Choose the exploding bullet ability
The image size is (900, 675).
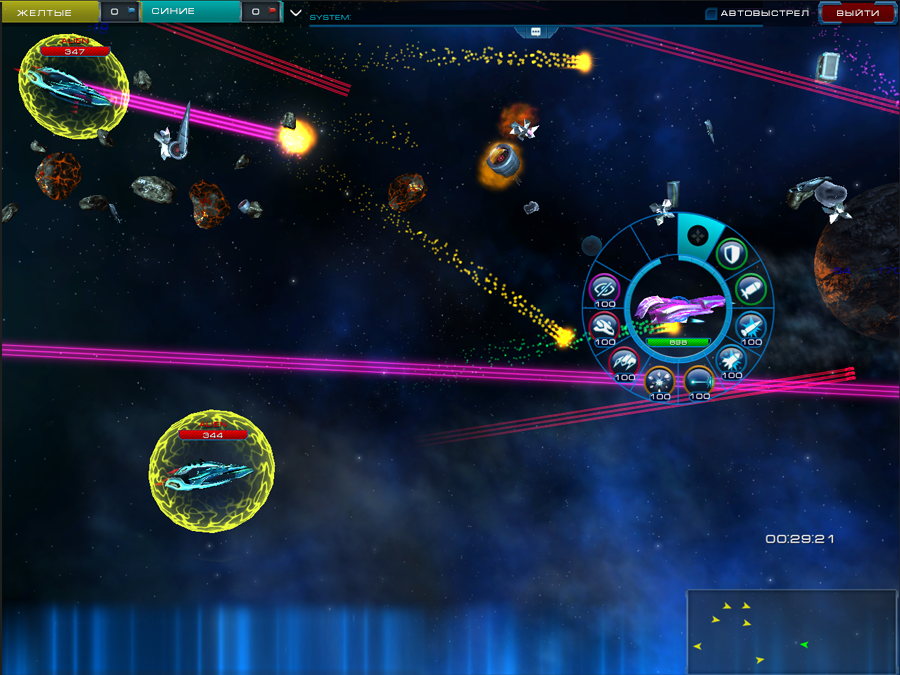coord(751,325)
